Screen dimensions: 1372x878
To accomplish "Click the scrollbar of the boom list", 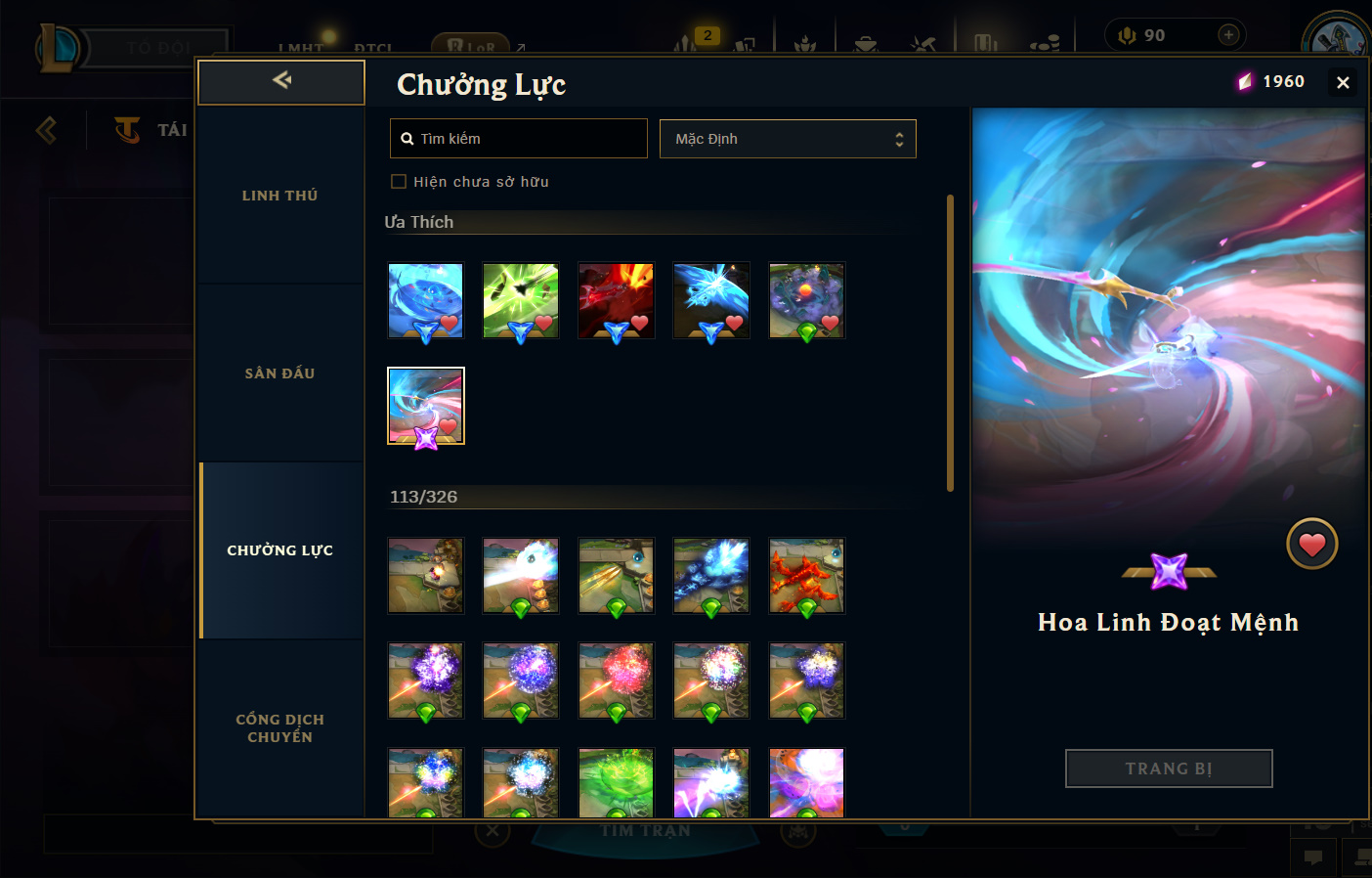I will [950, 342].
